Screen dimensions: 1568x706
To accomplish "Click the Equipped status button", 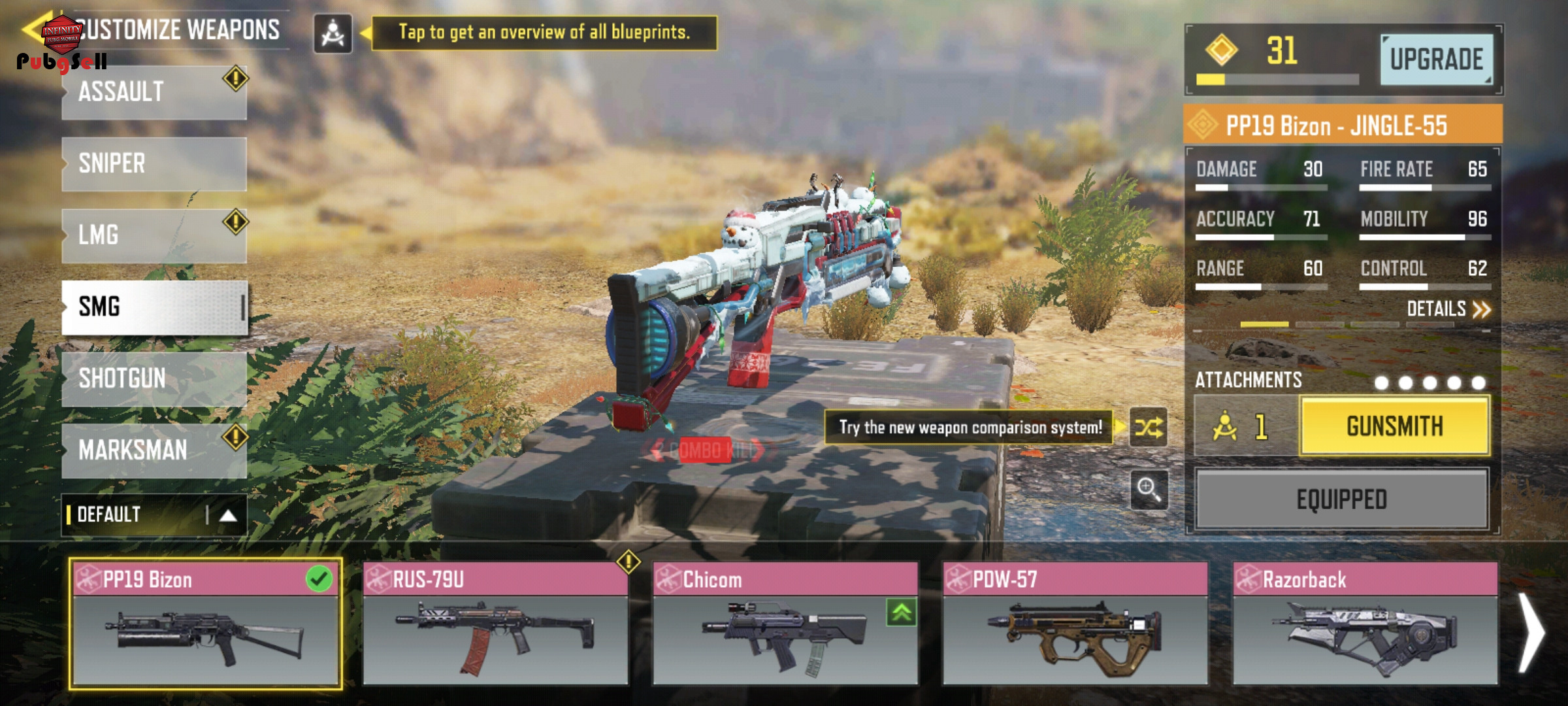I will [x=1342, y=500].
